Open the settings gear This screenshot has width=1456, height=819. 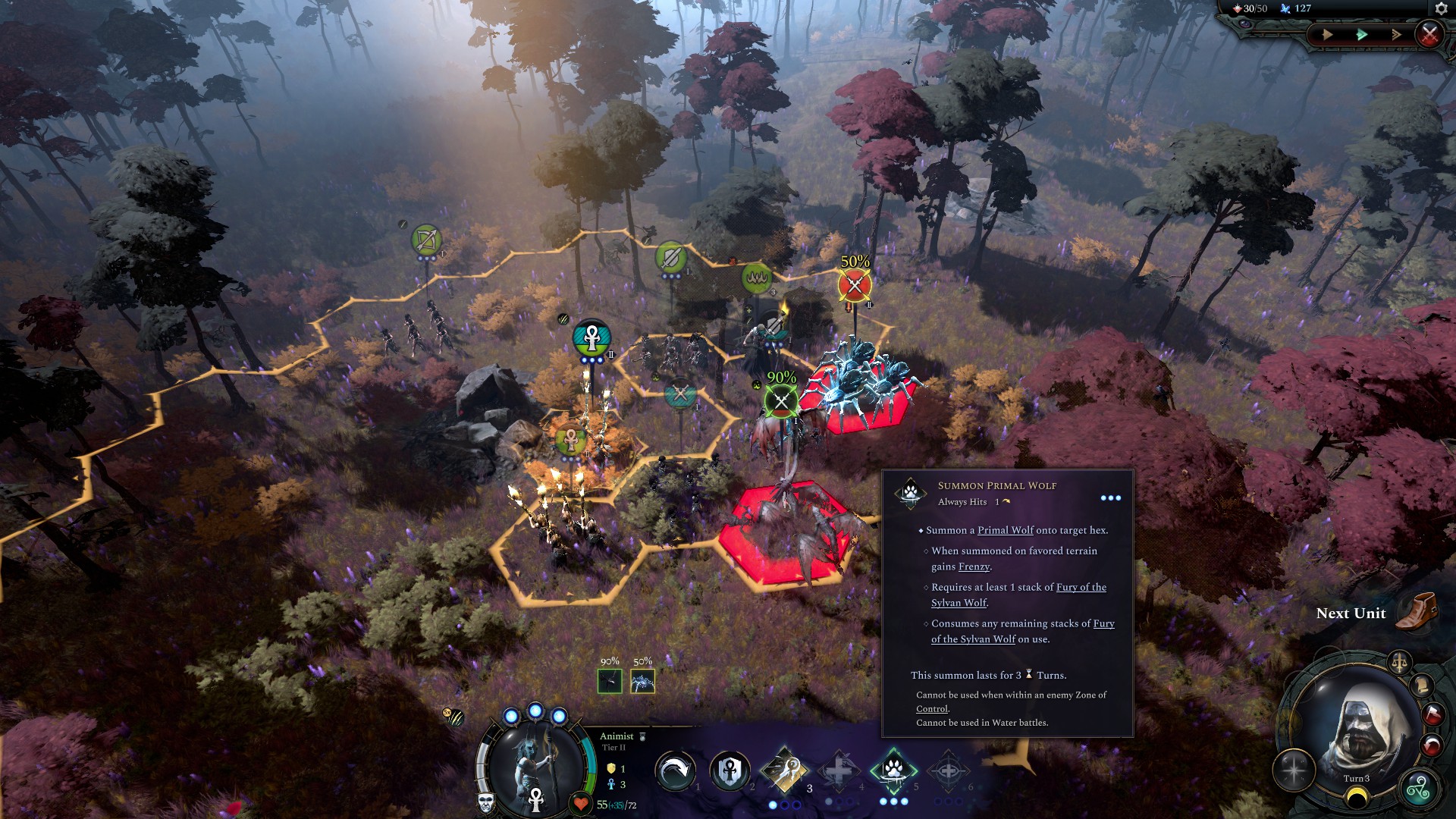click(1442, 9)
